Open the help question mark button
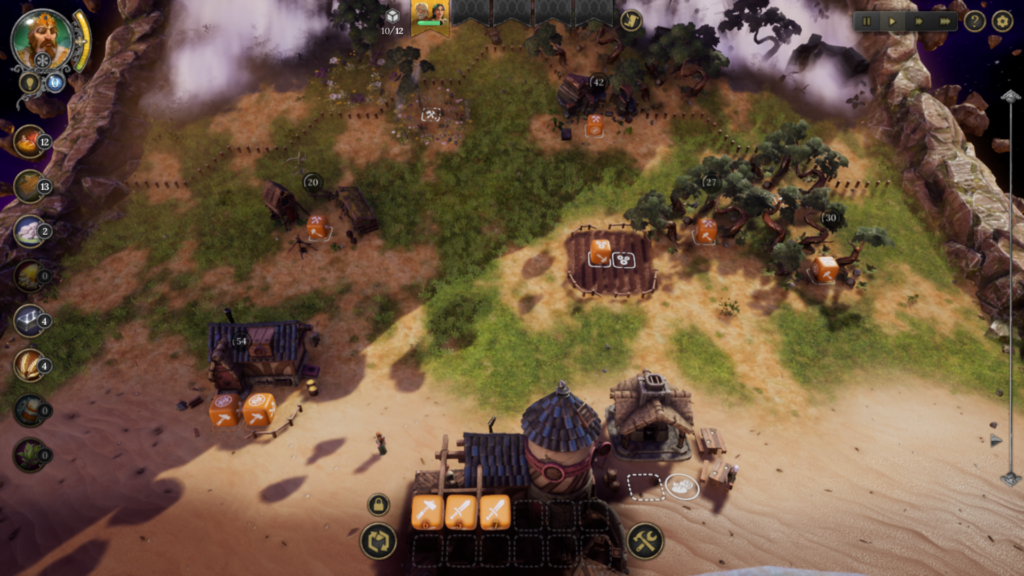This screenshot has height=576, width=1024. [x=975, y=21]
